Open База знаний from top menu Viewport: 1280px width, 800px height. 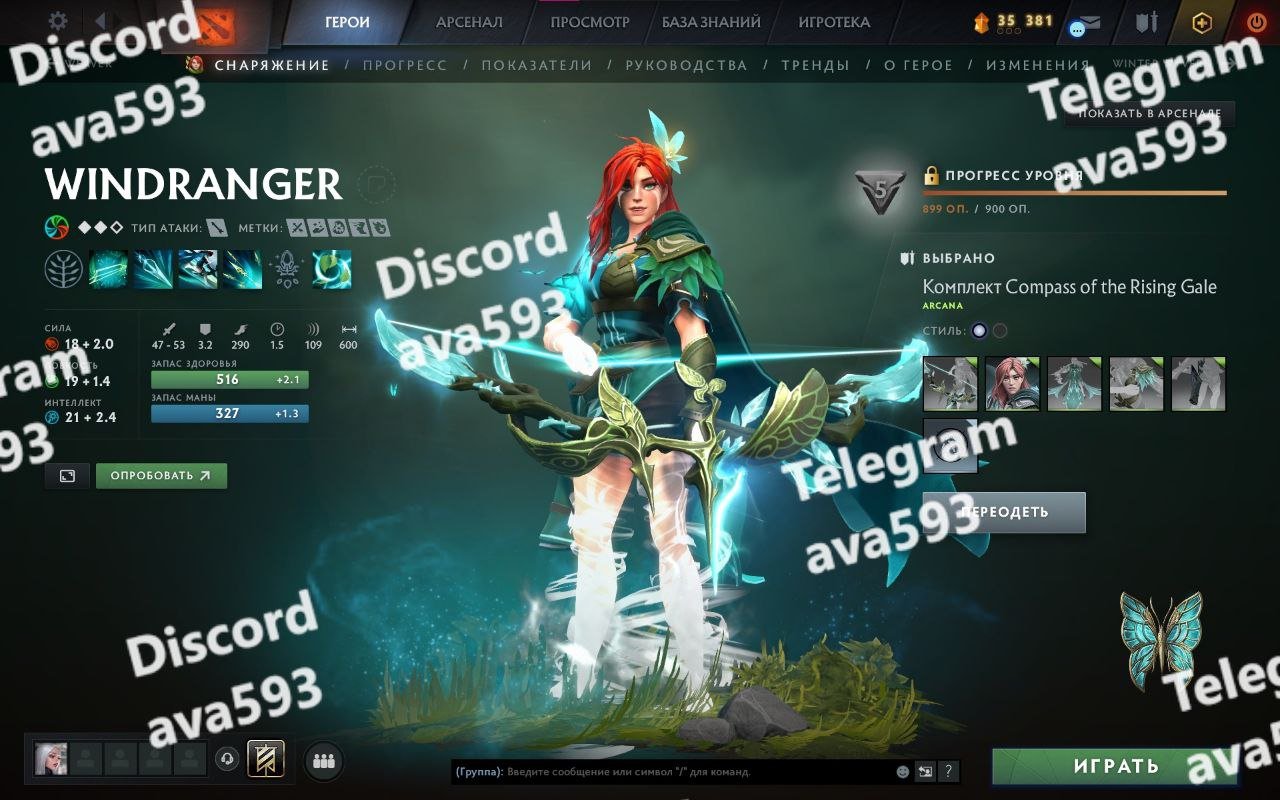(711, 22)
